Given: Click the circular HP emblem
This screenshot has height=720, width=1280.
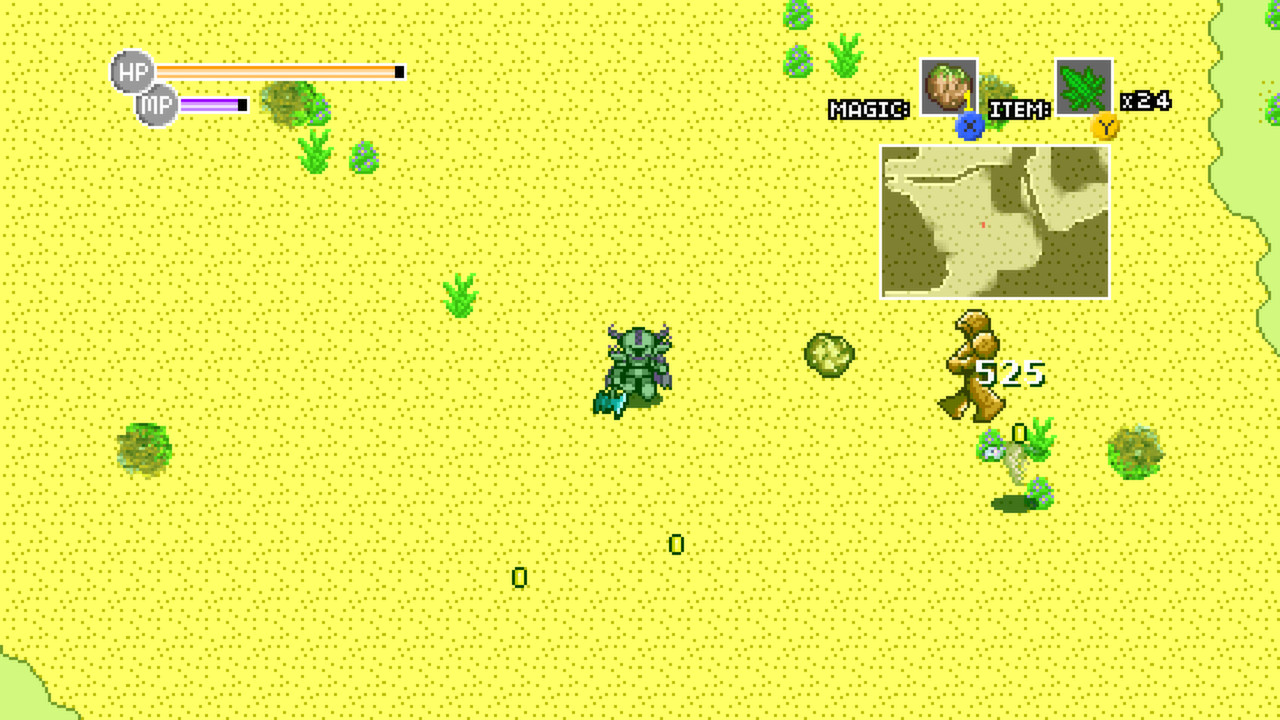Looking at the screenshot, I should click(x=131, y=71).
